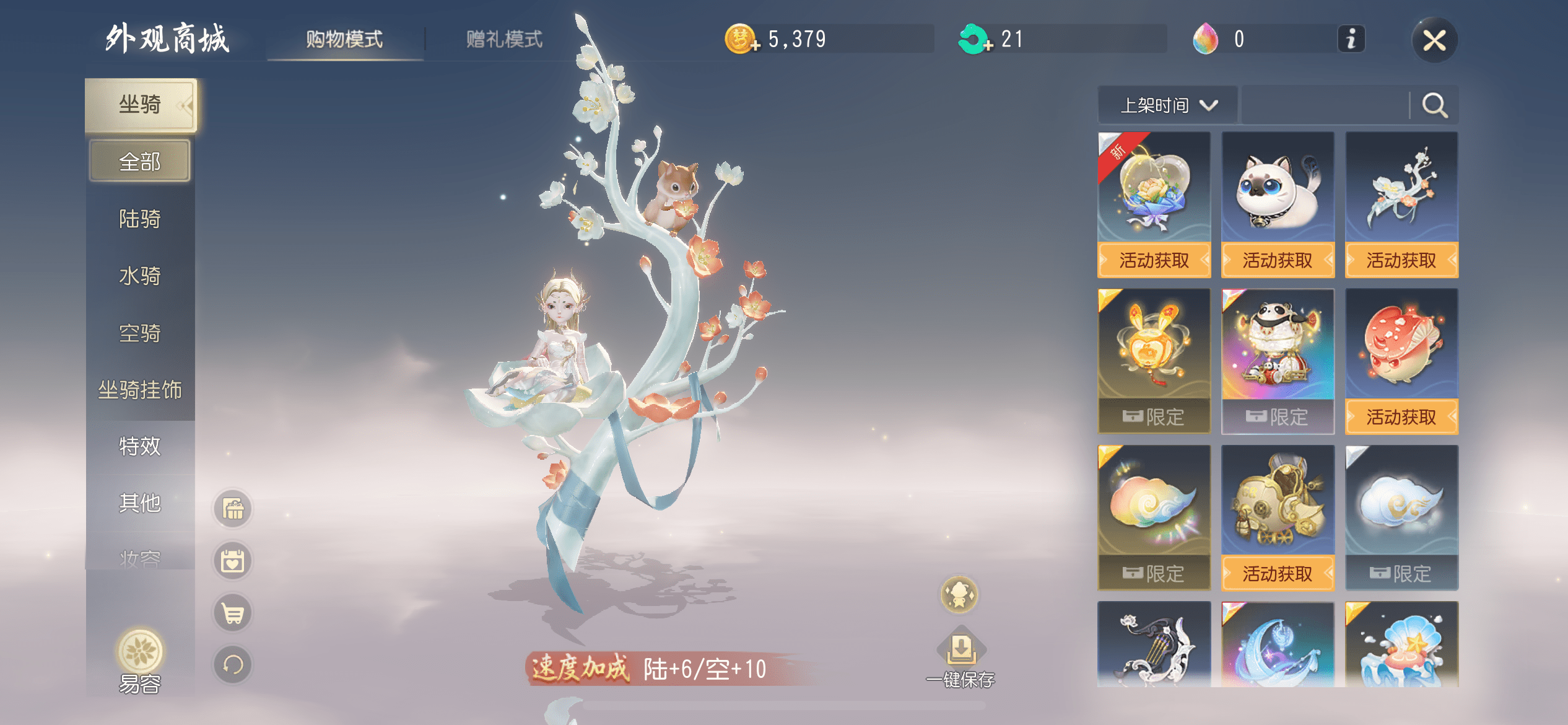Screen dimensions: 1568x725
Task: Close the appearance shop window
Action: [1434, 41]
